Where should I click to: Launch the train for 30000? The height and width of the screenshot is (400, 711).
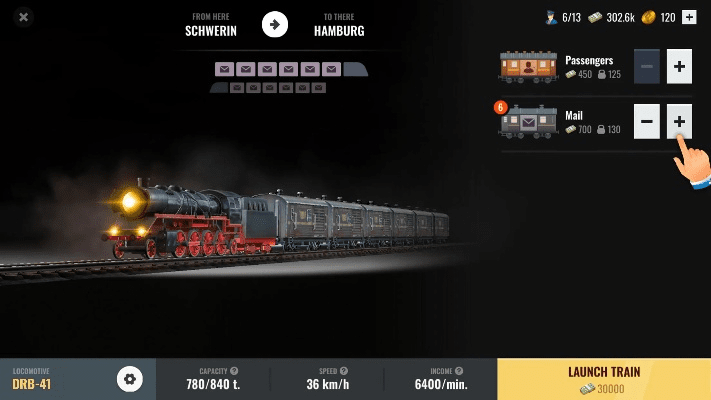[x=603, y=379]
